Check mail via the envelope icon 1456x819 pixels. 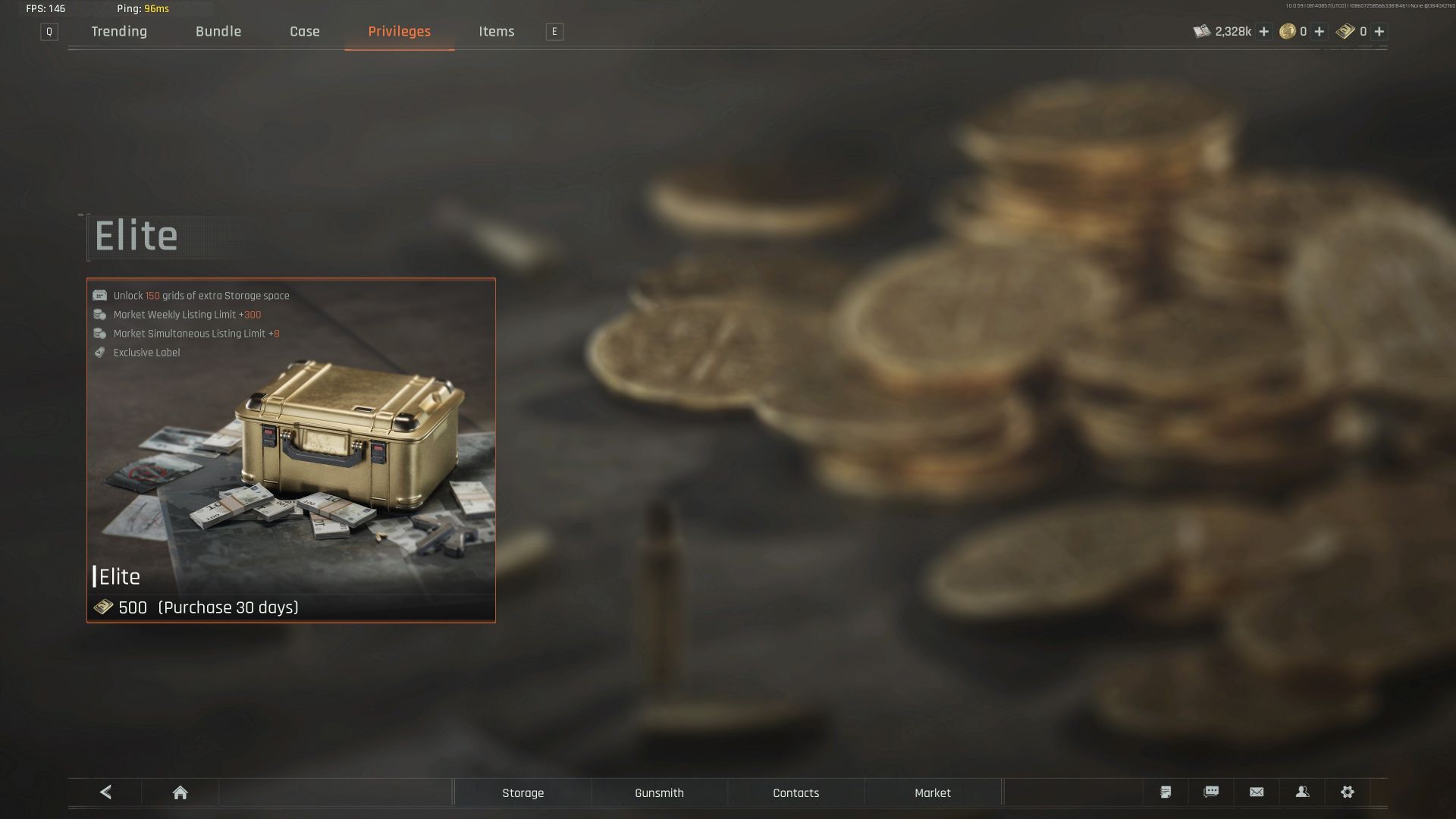pyautogui.click(x=1257, y=792)
